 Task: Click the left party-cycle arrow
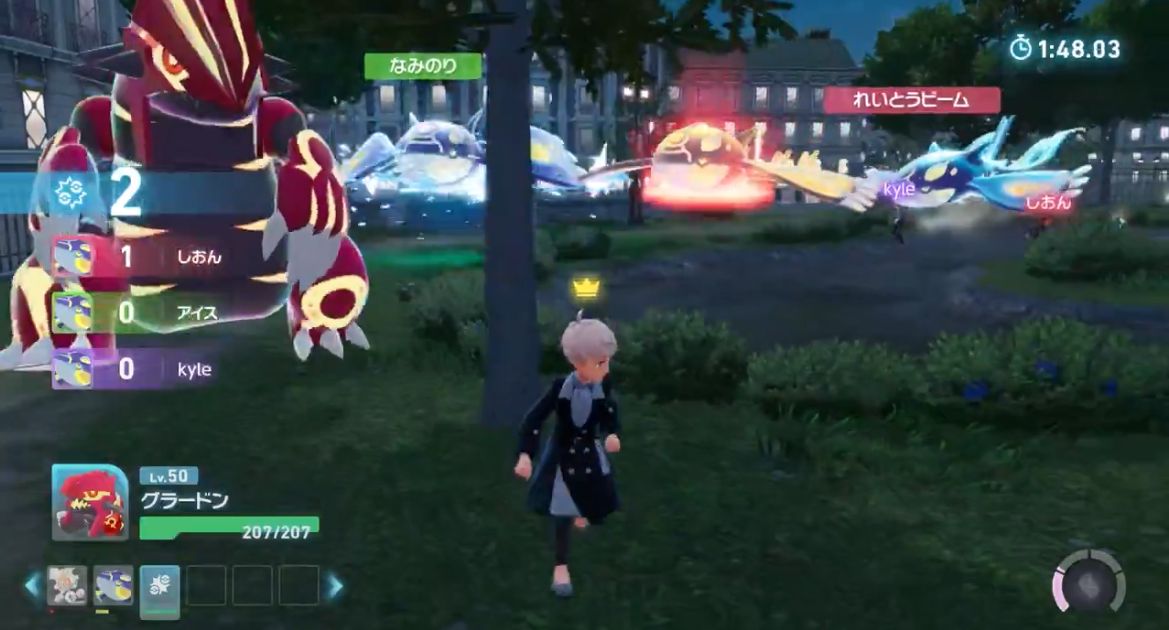point(32,586)
